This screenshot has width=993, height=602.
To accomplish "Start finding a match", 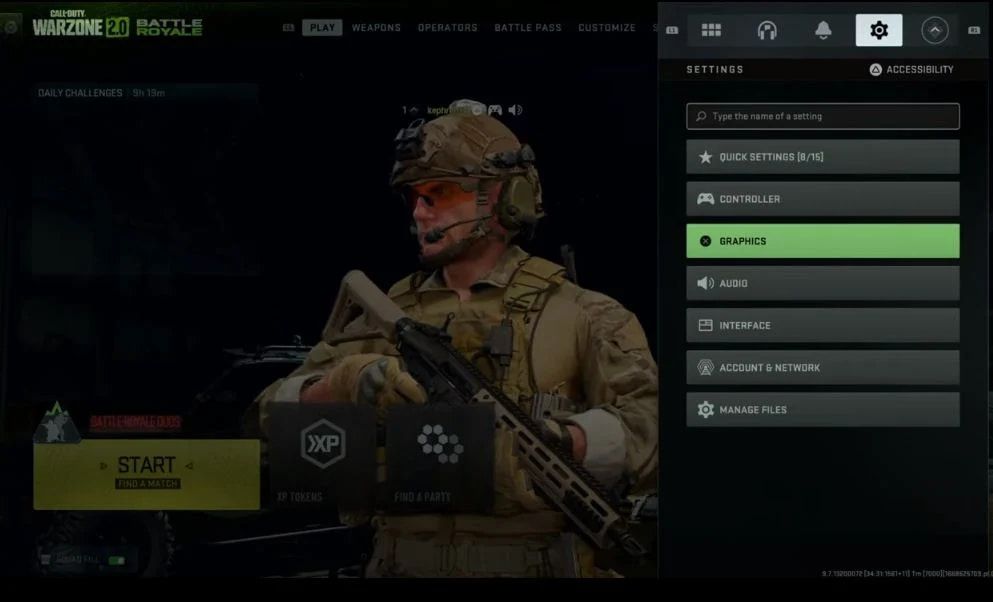I will 146,472.
